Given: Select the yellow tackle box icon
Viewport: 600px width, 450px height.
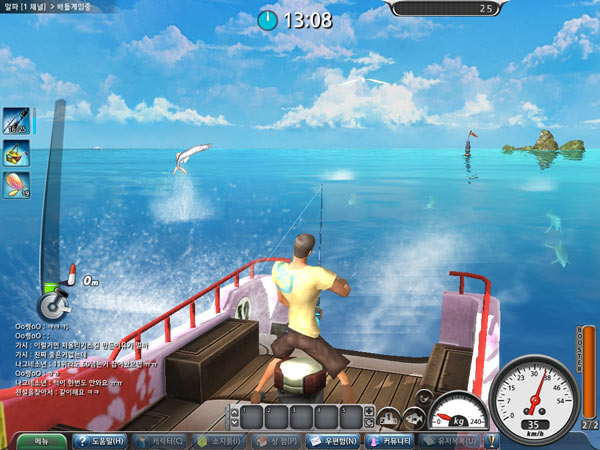Looking at the screenshot, I should 16,153.
